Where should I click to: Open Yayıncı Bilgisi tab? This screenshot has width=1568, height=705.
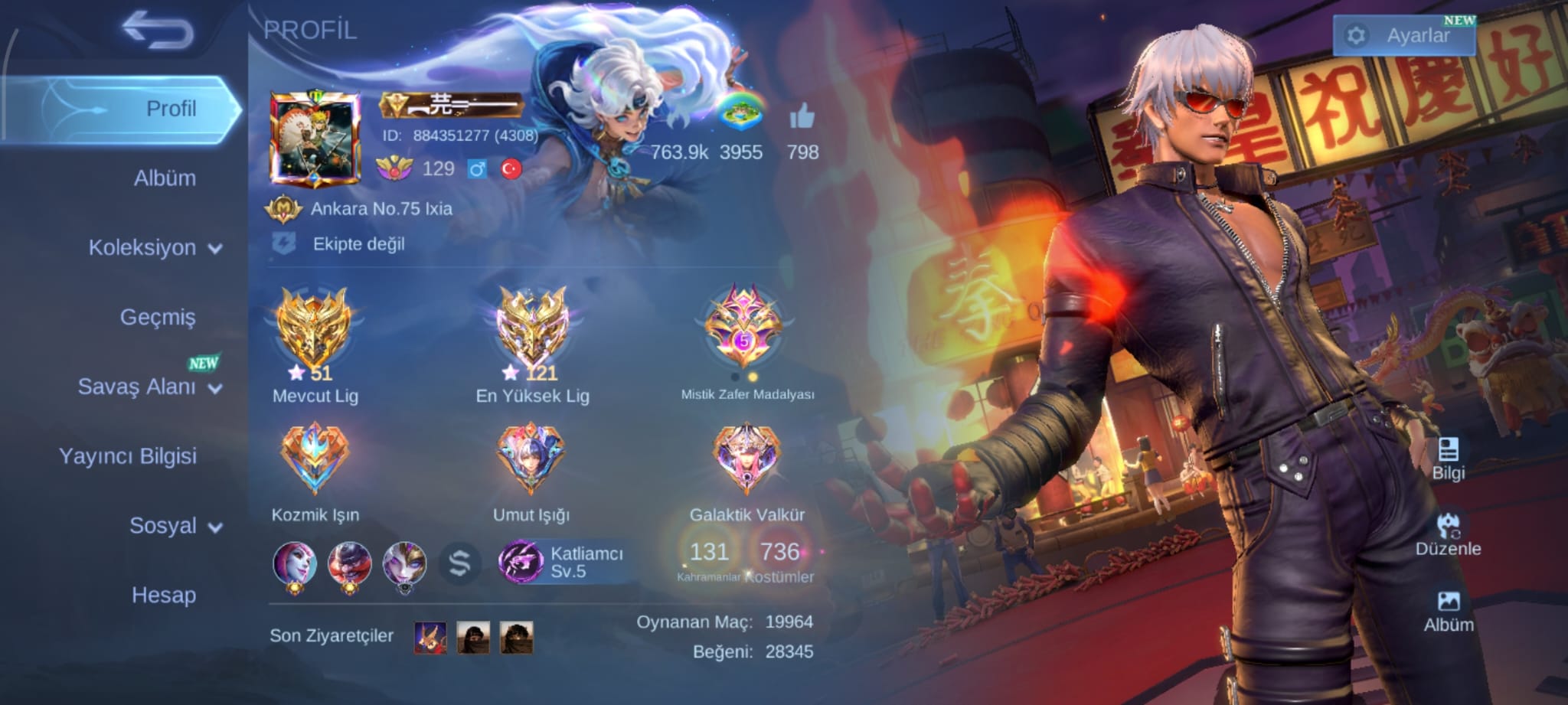point(128,456)
